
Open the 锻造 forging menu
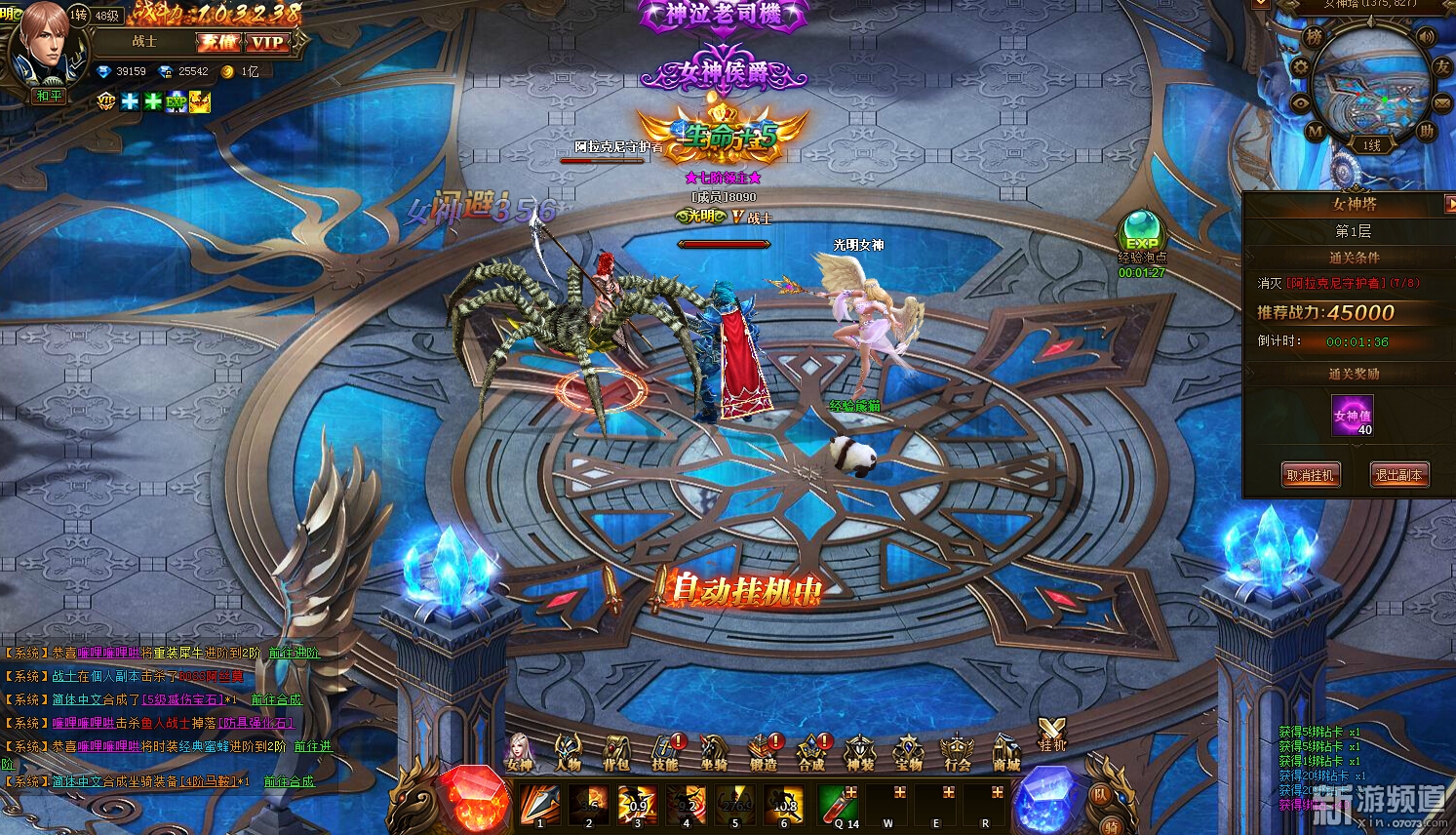point(763,753)
